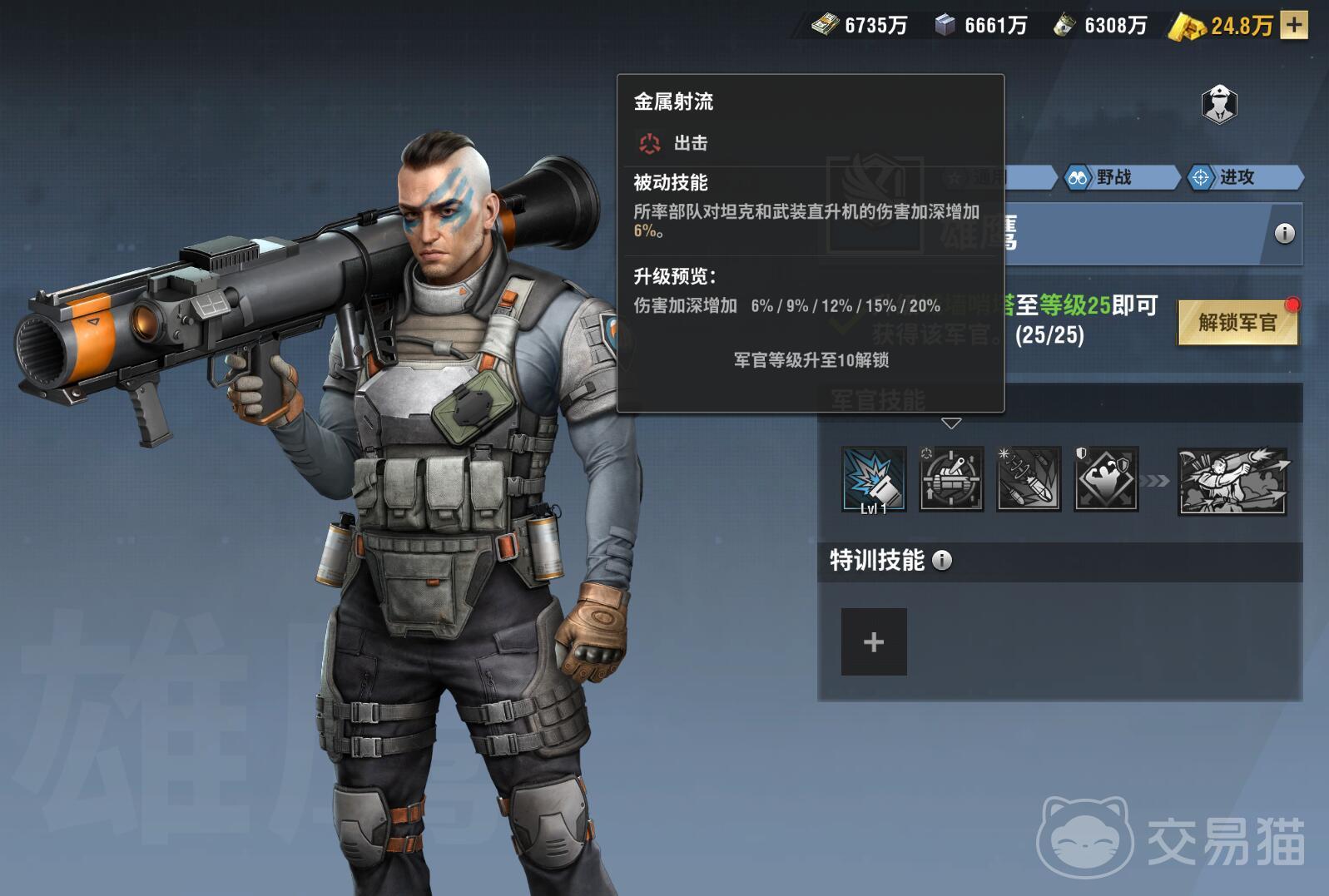
Task: Tap the gold plus button to buy gold
Action: coord(1293,25)
